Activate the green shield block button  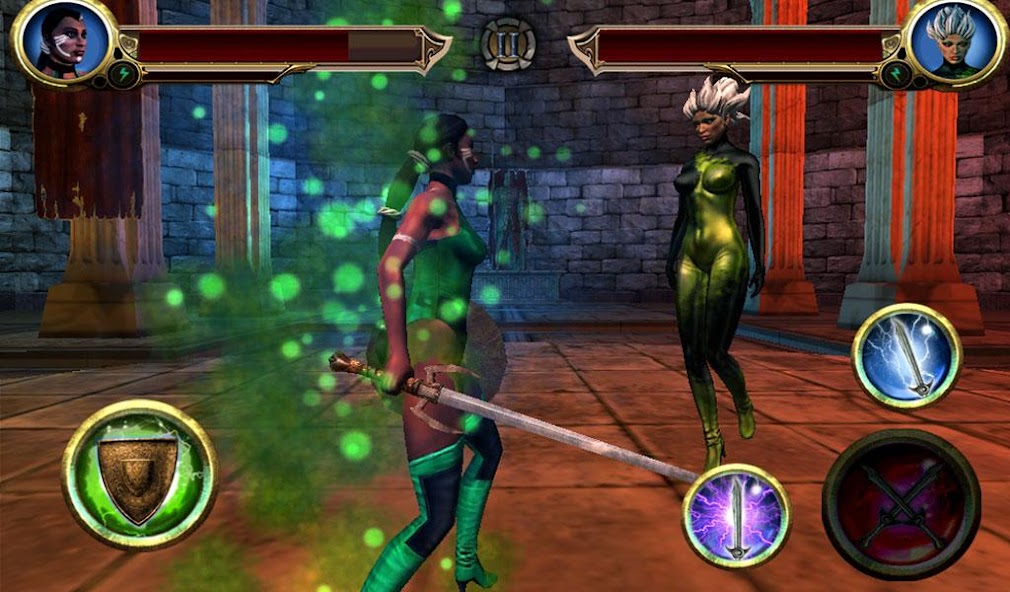click(139, 475)
